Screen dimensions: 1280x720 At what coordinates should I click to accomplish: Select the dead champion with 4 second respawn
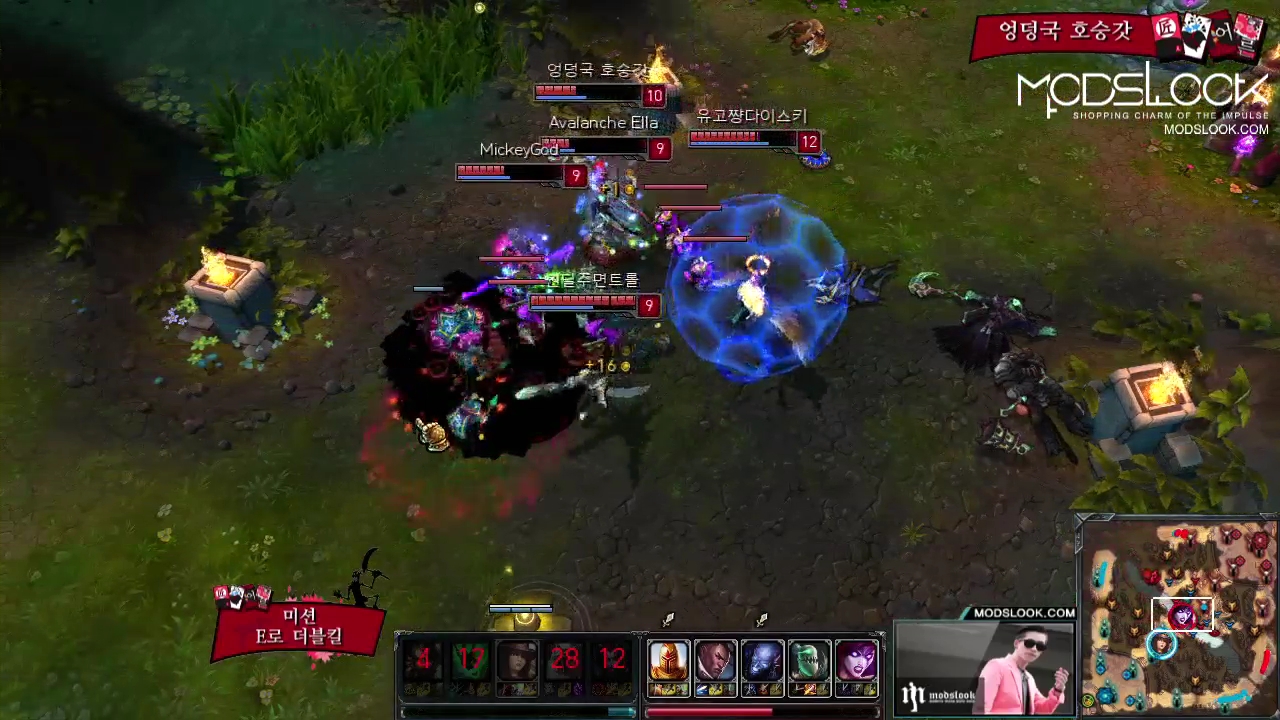tap(424, 661)
